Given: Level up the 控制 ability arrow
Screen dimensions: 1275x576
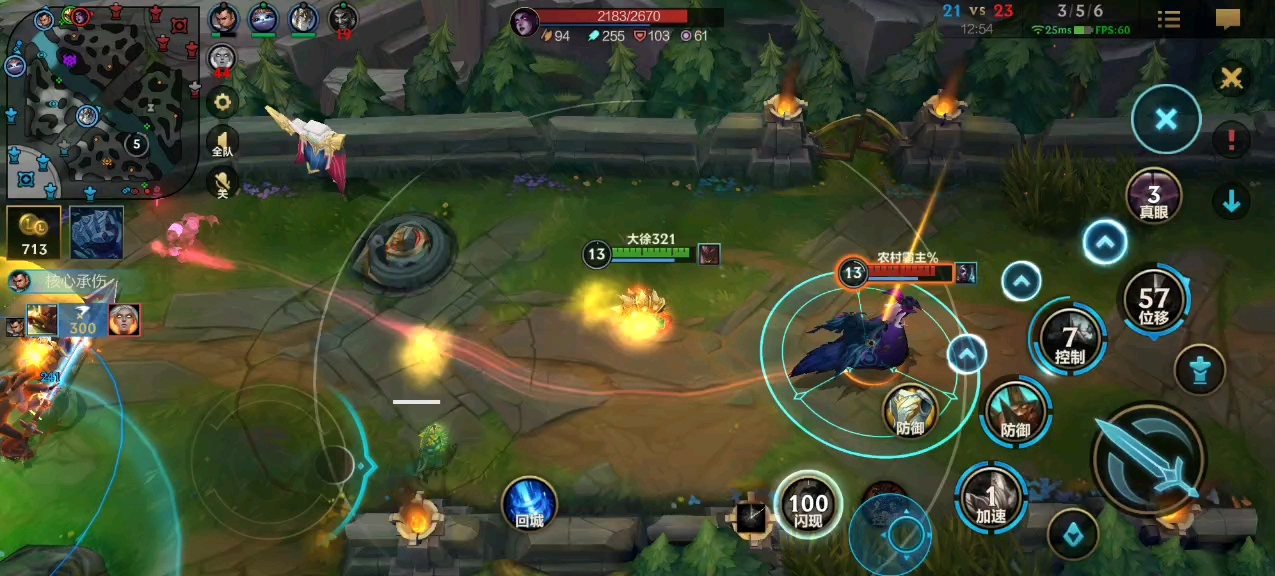Looking at the screenshot, I should coord(1021,282).
